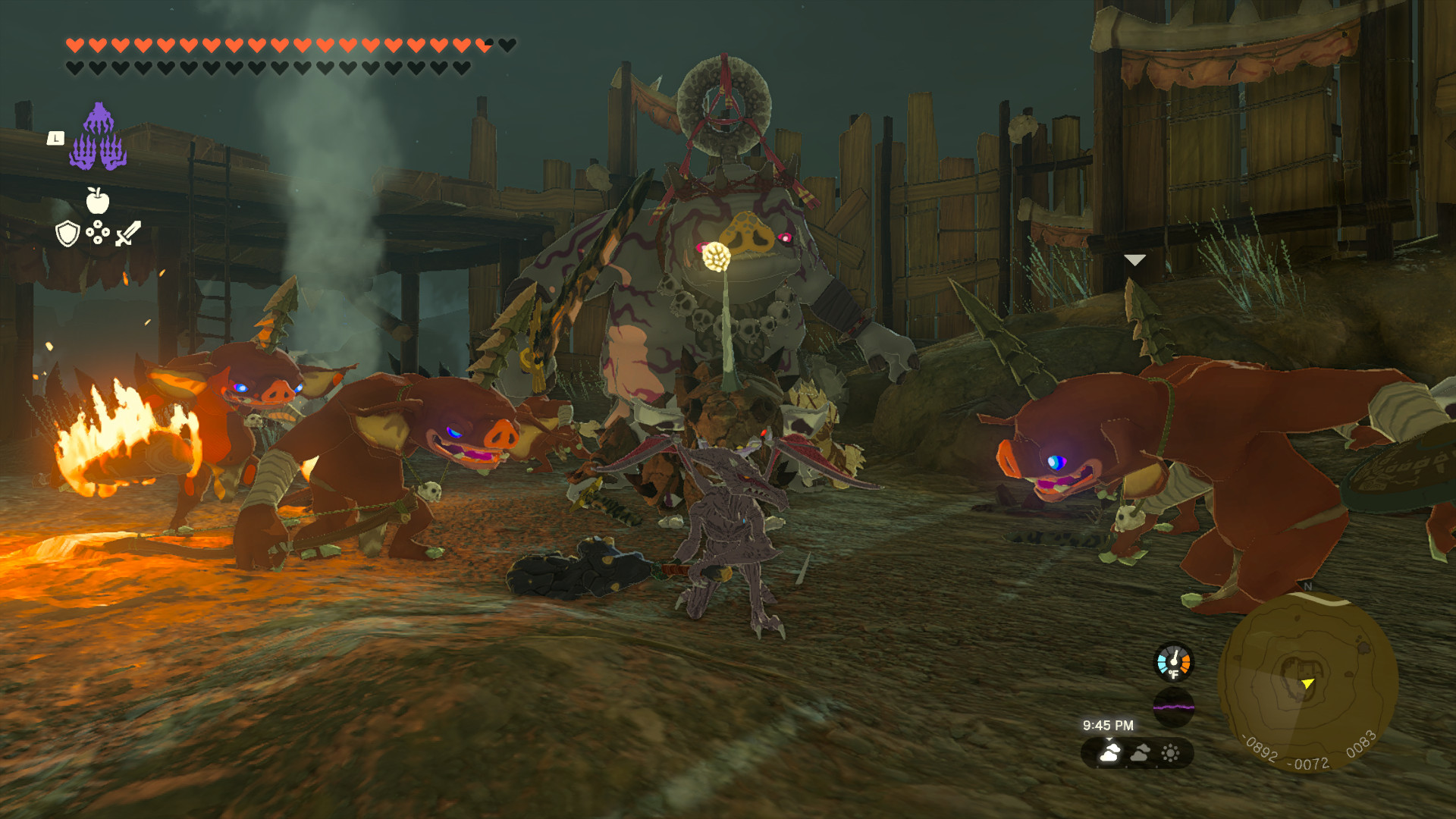Image resolution: width=1456 pixels, height=819 pixels.
Task: Click the gray cloud forecast icon
Action: coord(1141,752)
